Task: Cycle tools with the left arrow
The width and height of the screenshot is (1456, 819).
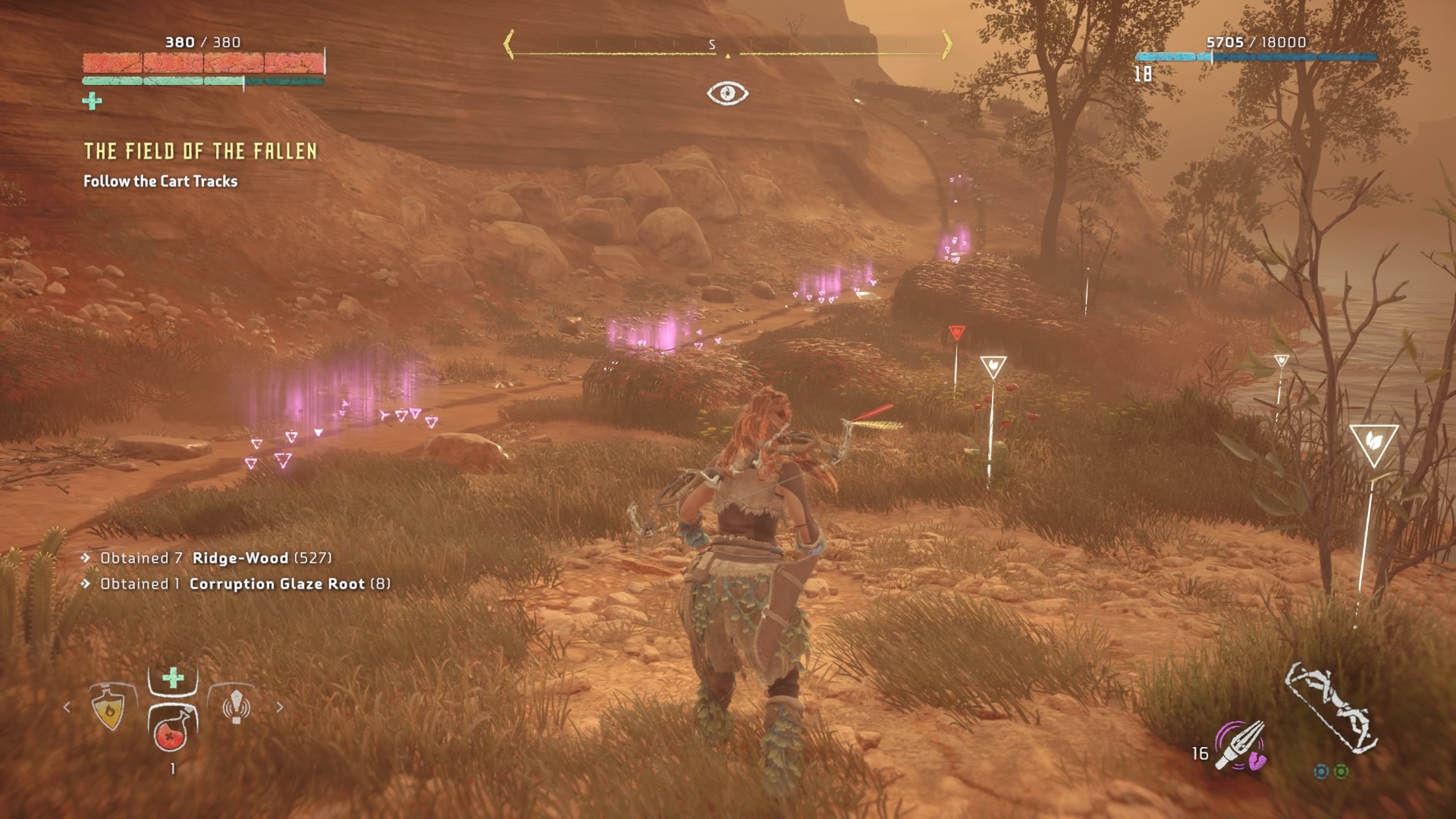Action: 67,707
